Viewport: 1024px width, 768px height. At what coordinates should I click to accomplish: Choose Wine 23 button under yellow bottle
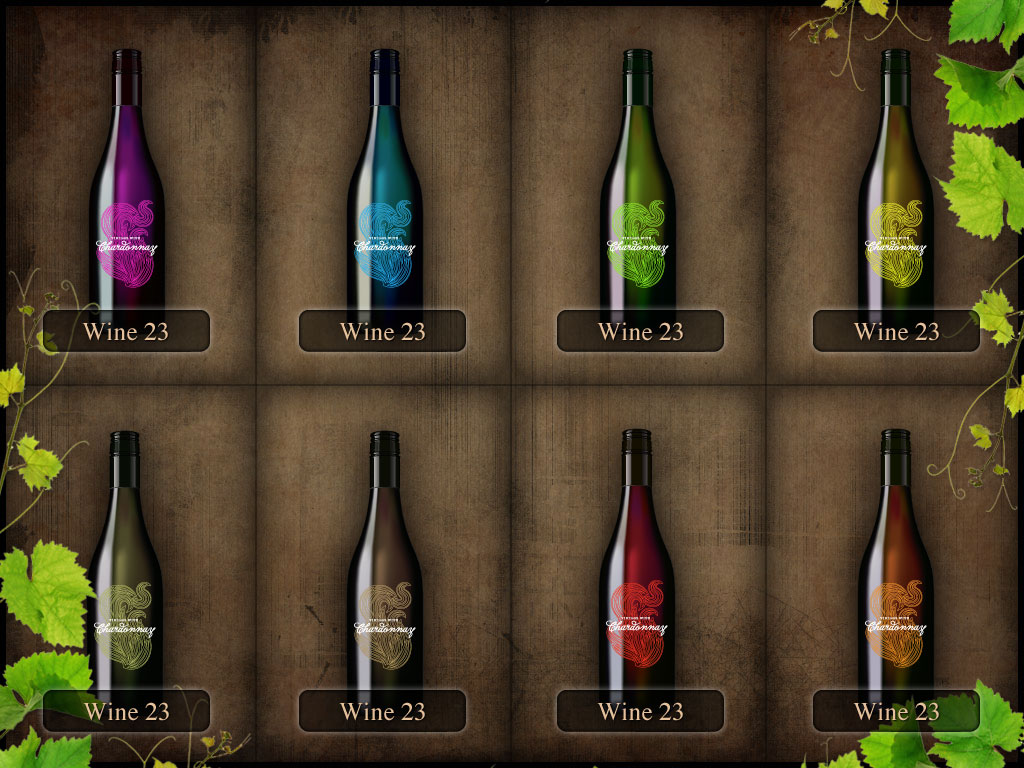pos(896,331)
